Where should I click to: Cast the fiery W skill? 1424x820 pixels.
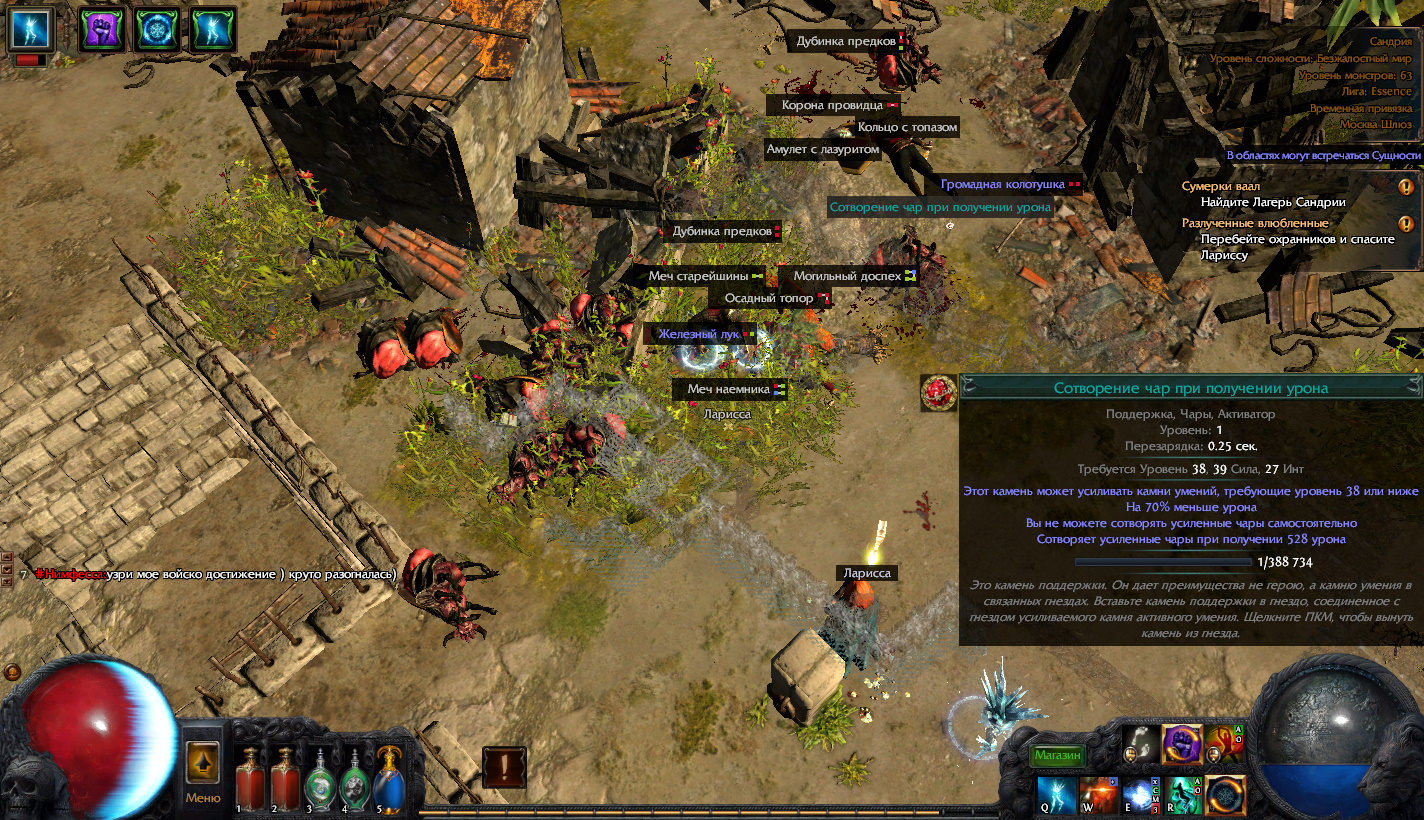(1099, 794)
